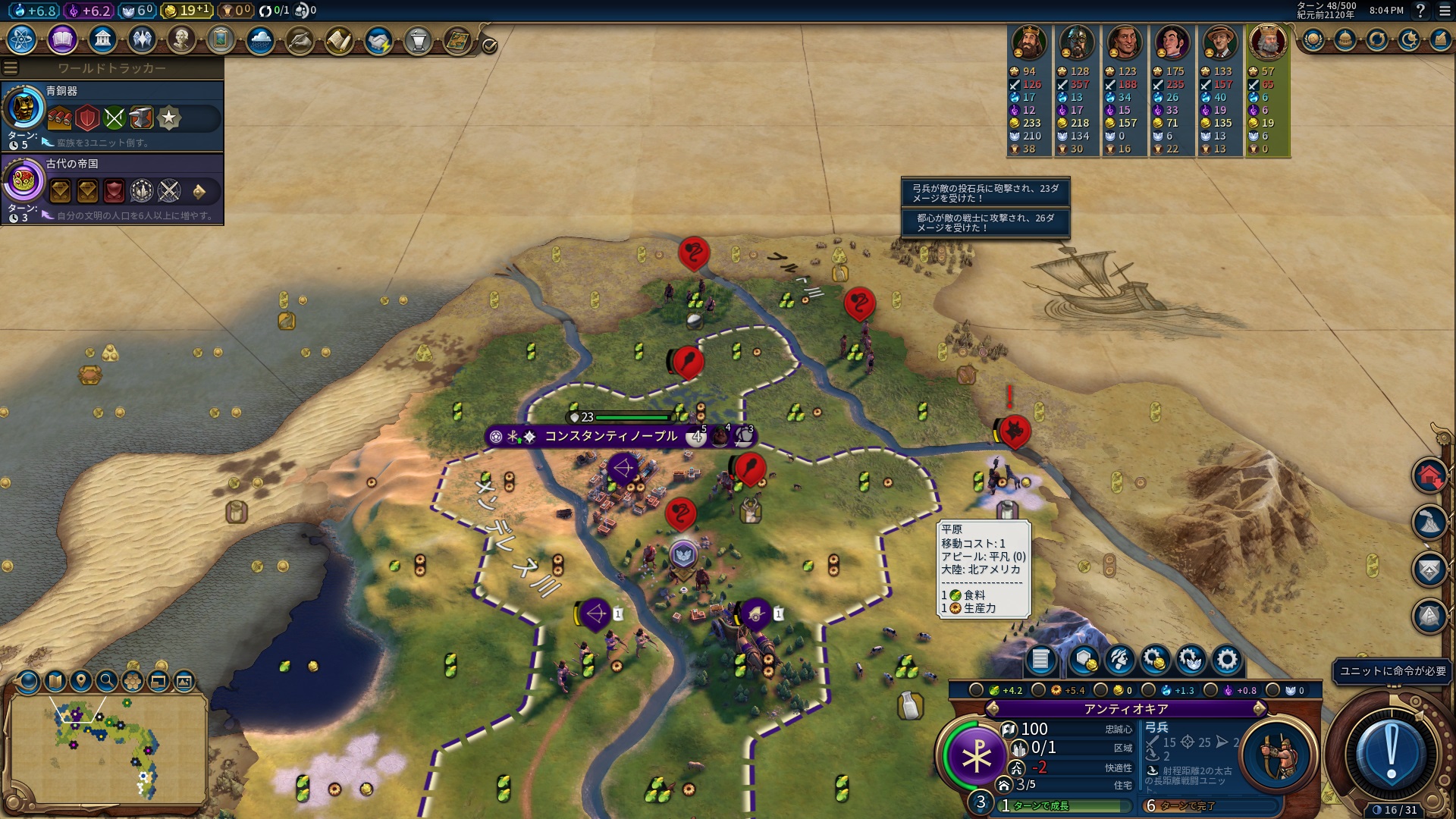This screenshot has height=819, width=1456.
Task: Open the climate rain cloud icon
Action: click(260, 40)
